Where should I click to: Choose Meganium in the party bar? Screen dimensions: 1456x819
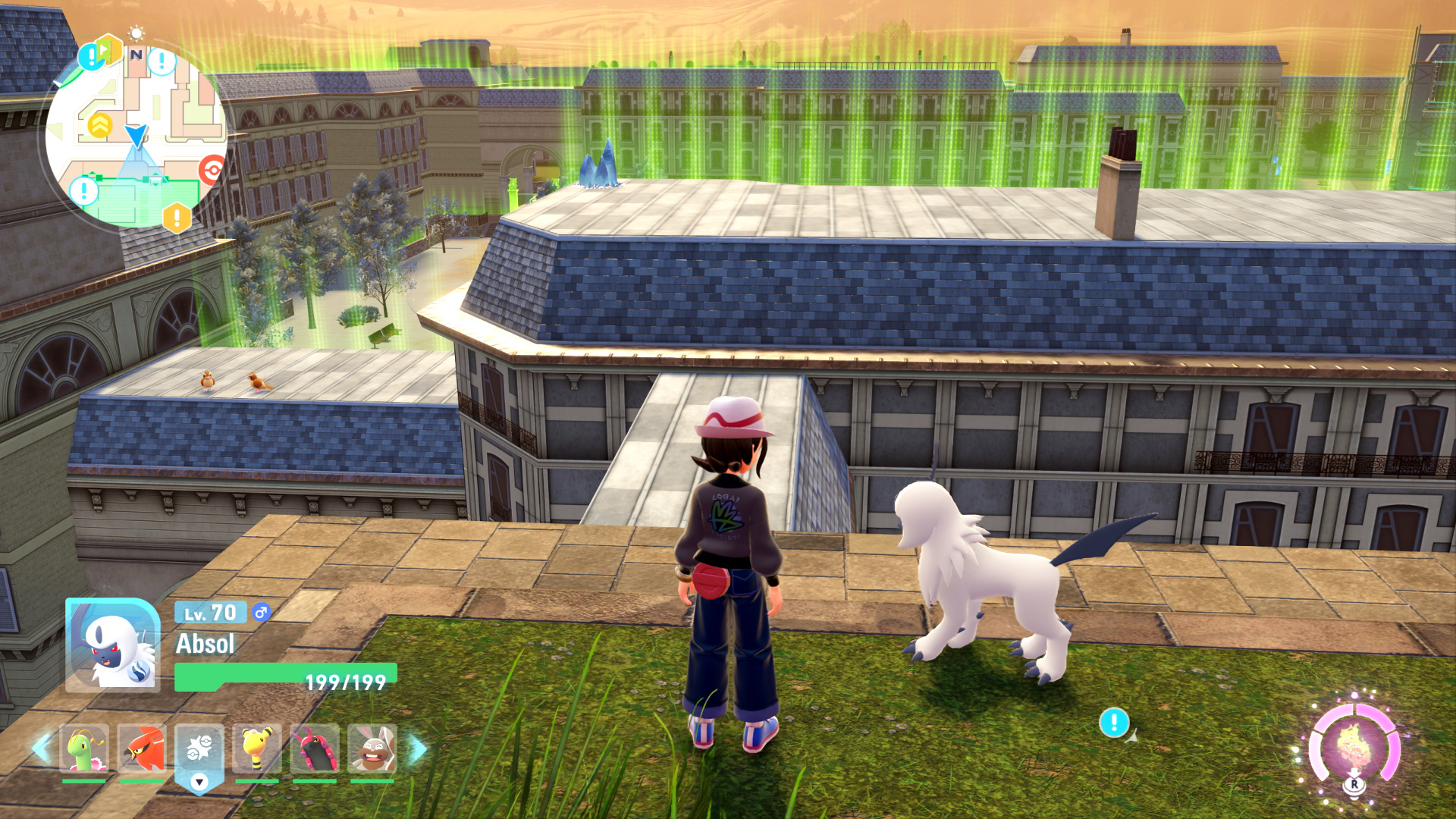pyautogui.click(x=83, y=748)
